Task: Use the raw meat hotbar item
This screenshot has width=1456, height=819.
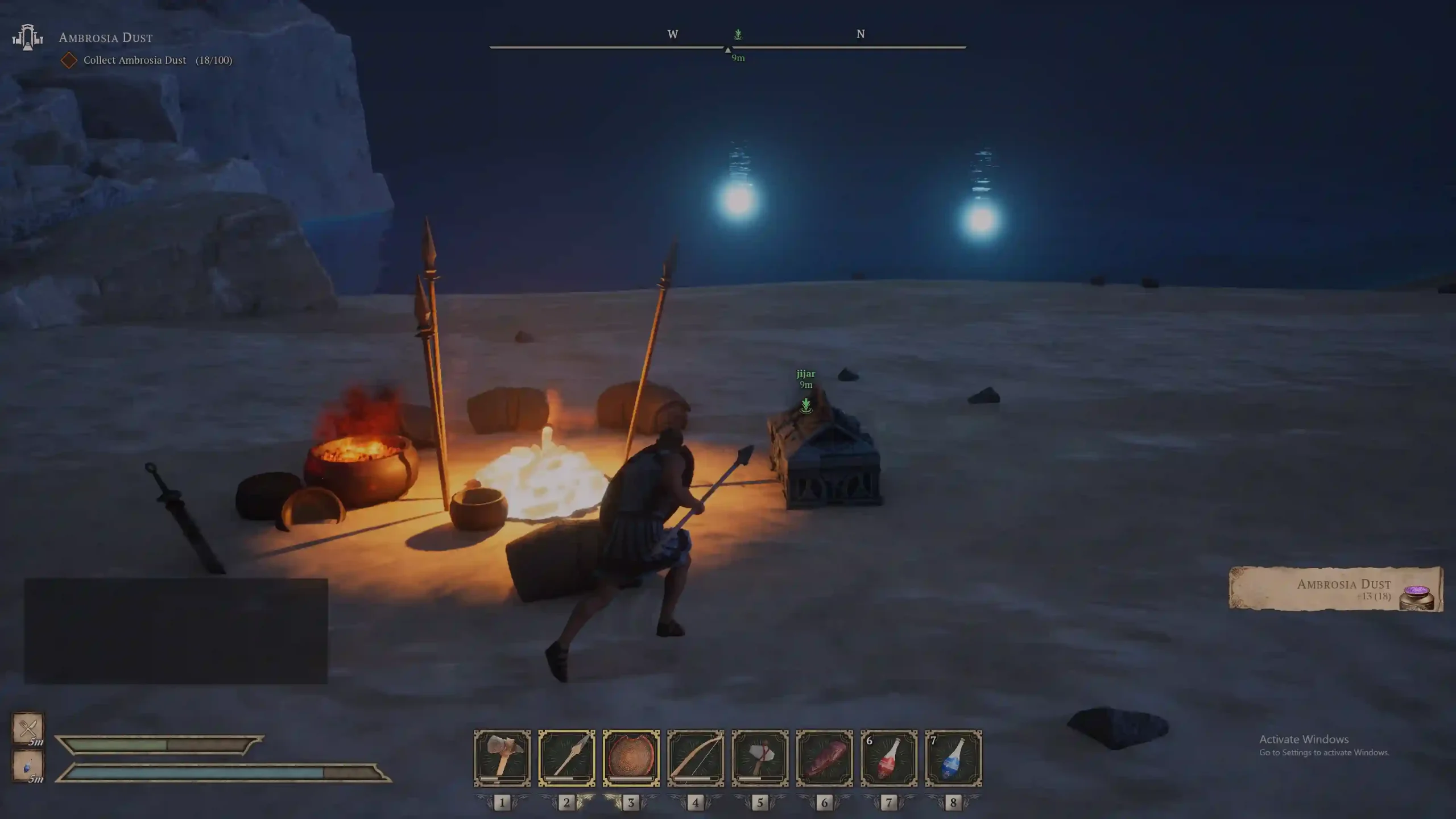Action: coord(825,758)
